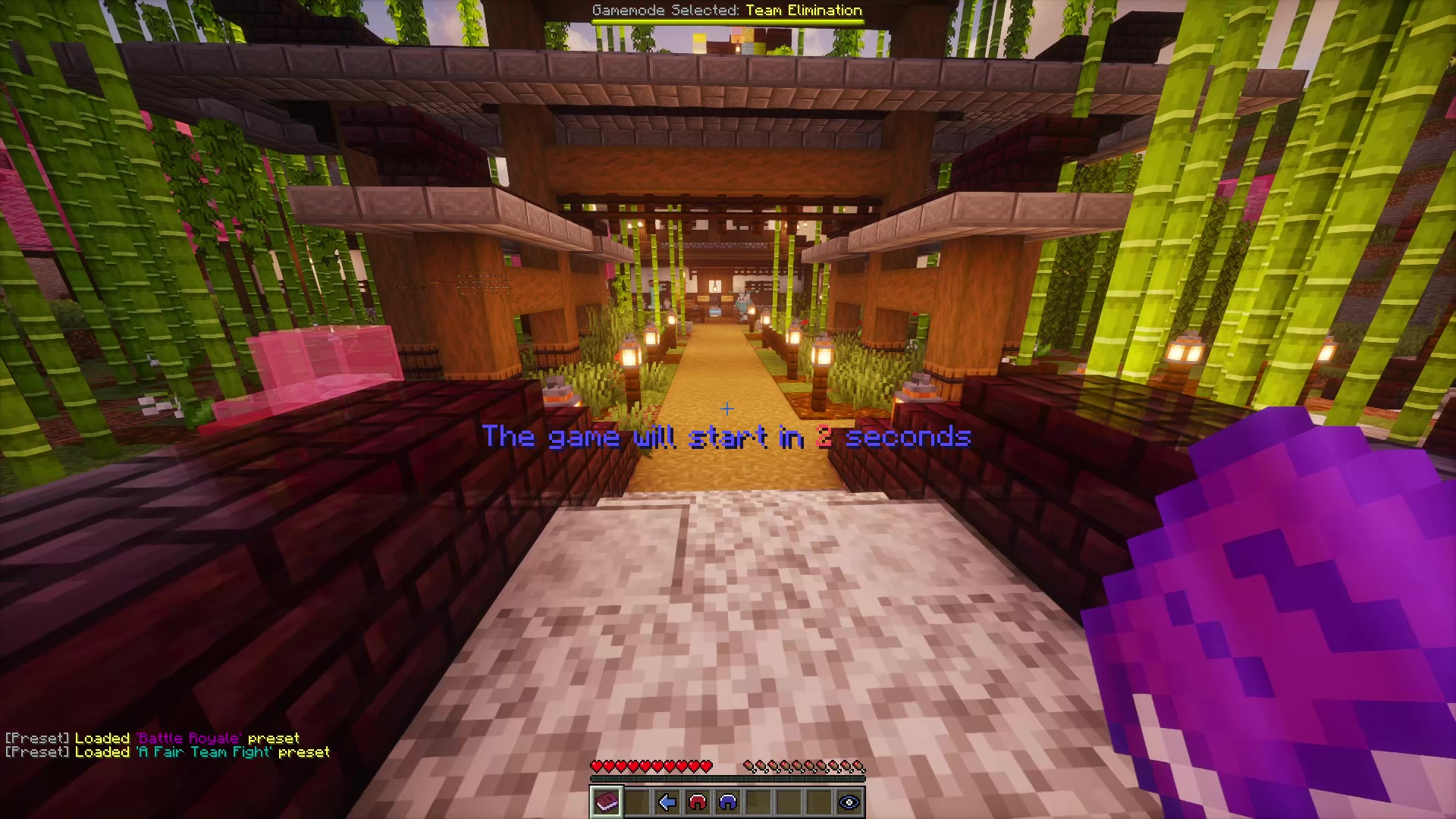
Task: Select the red helmet icon in the hotbar
Action: 698,802
